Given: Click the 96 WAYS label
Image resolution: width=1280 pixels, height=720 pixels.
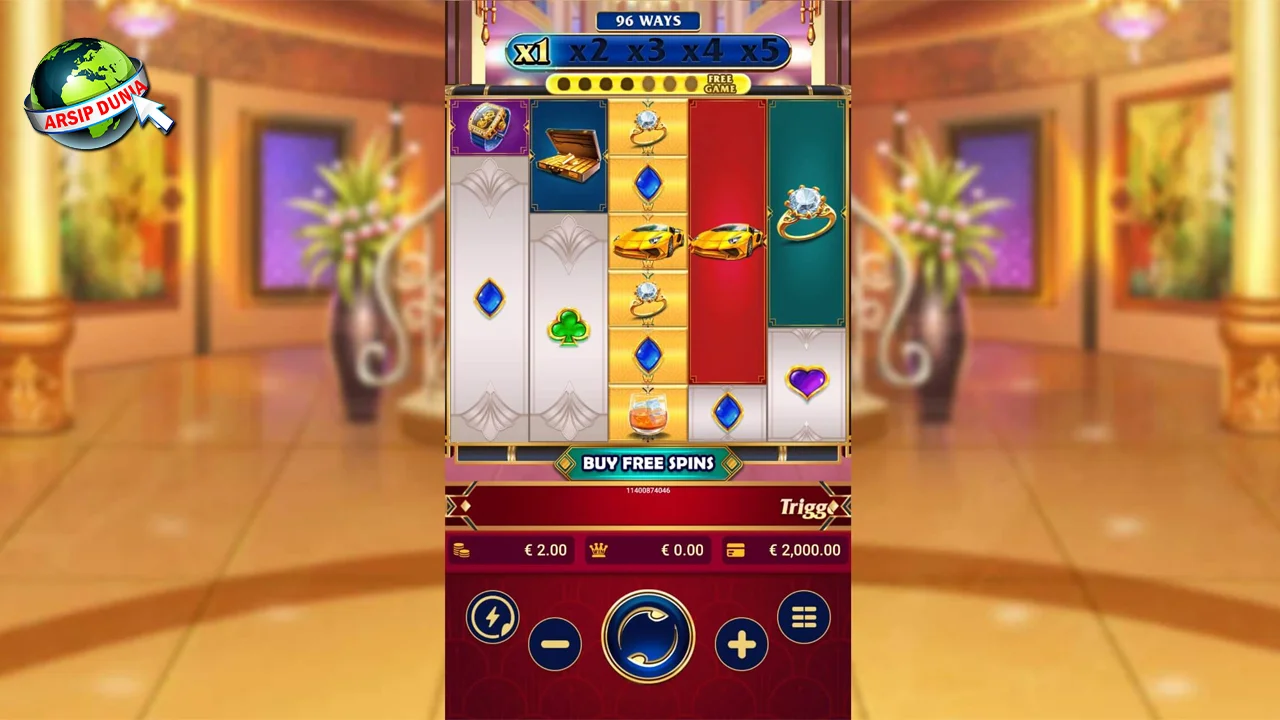Looking at the screenshot, I should [x=648, y=21].
